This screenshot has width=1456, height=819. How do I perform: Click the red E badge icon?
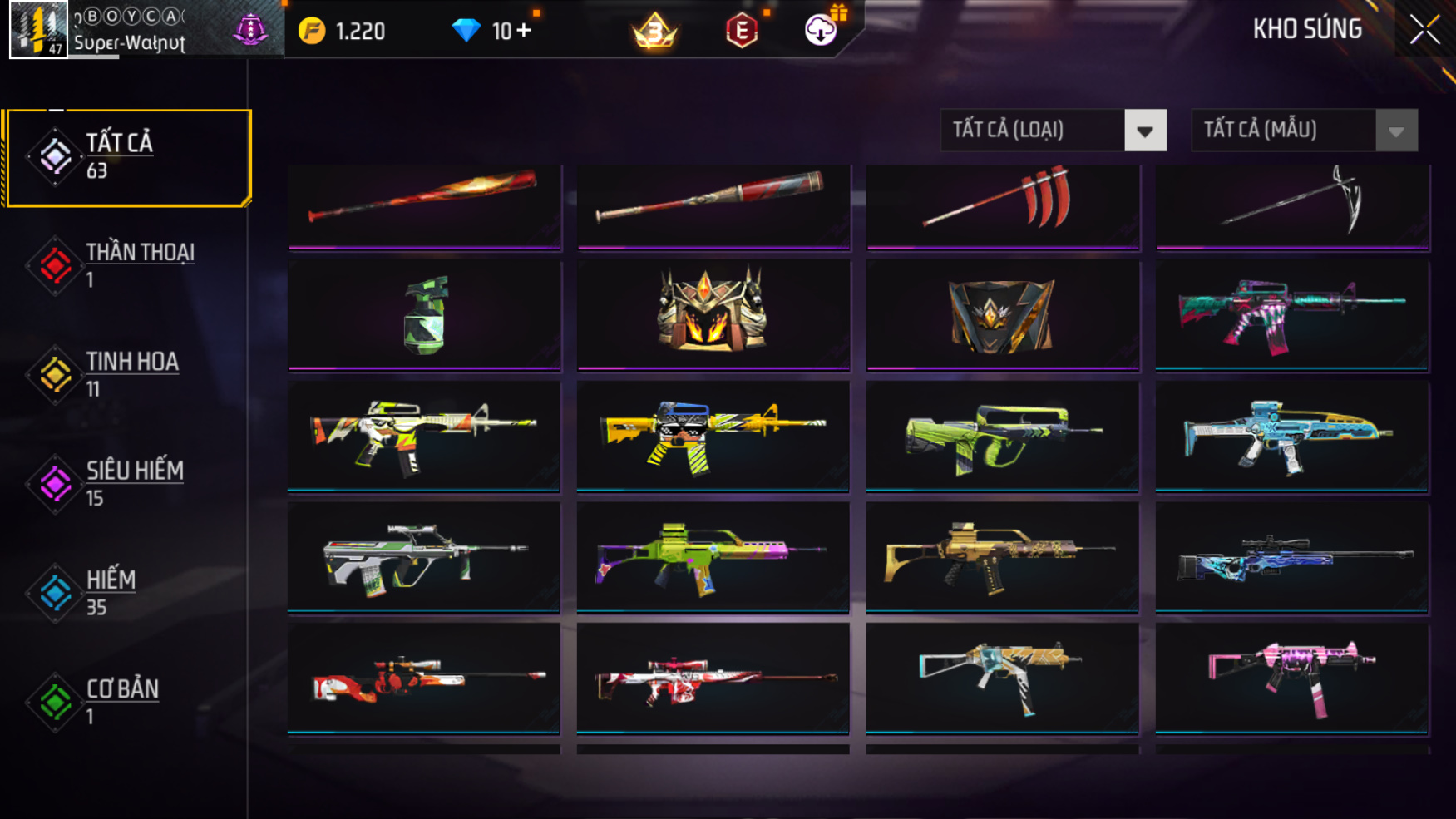[742, 32]
